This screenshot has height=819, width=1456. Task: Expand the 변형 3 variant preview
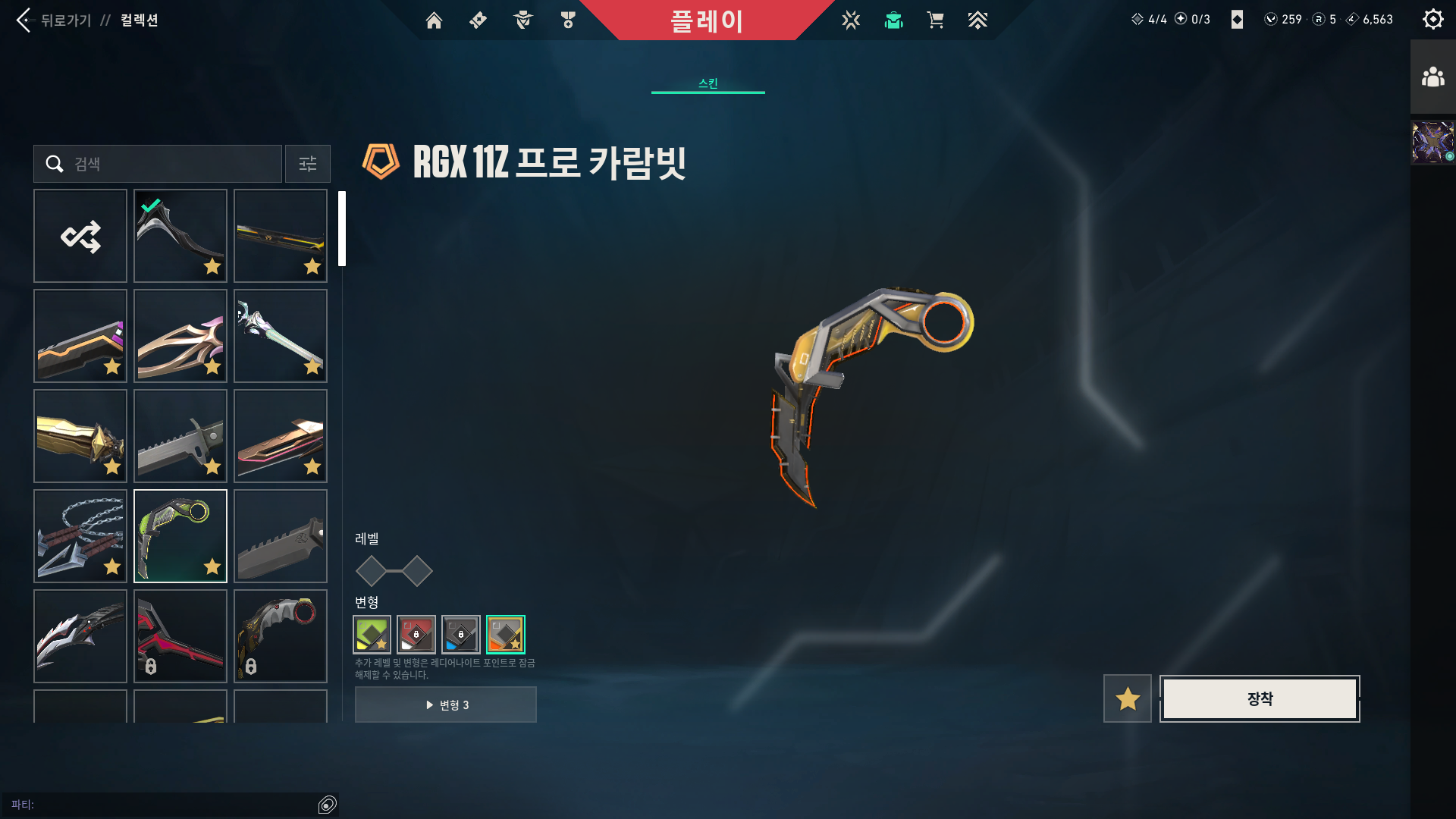click(x=445, y=704)
